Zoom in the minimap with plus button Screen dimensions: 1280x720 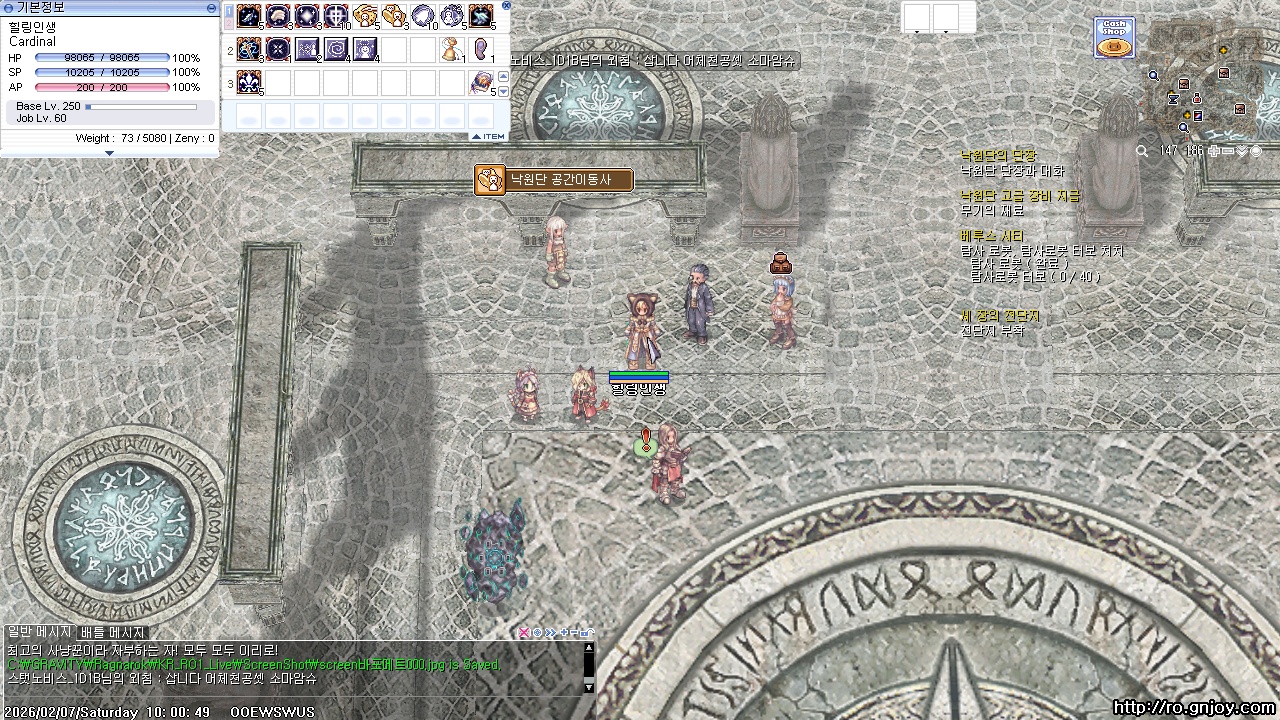click(x=1214, y=151)
